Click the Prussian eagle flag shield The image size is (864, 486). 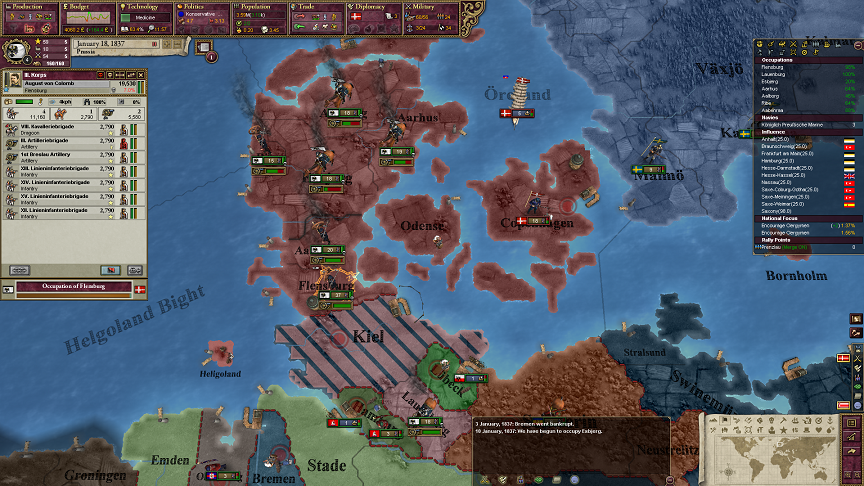(x=18, y=50)
